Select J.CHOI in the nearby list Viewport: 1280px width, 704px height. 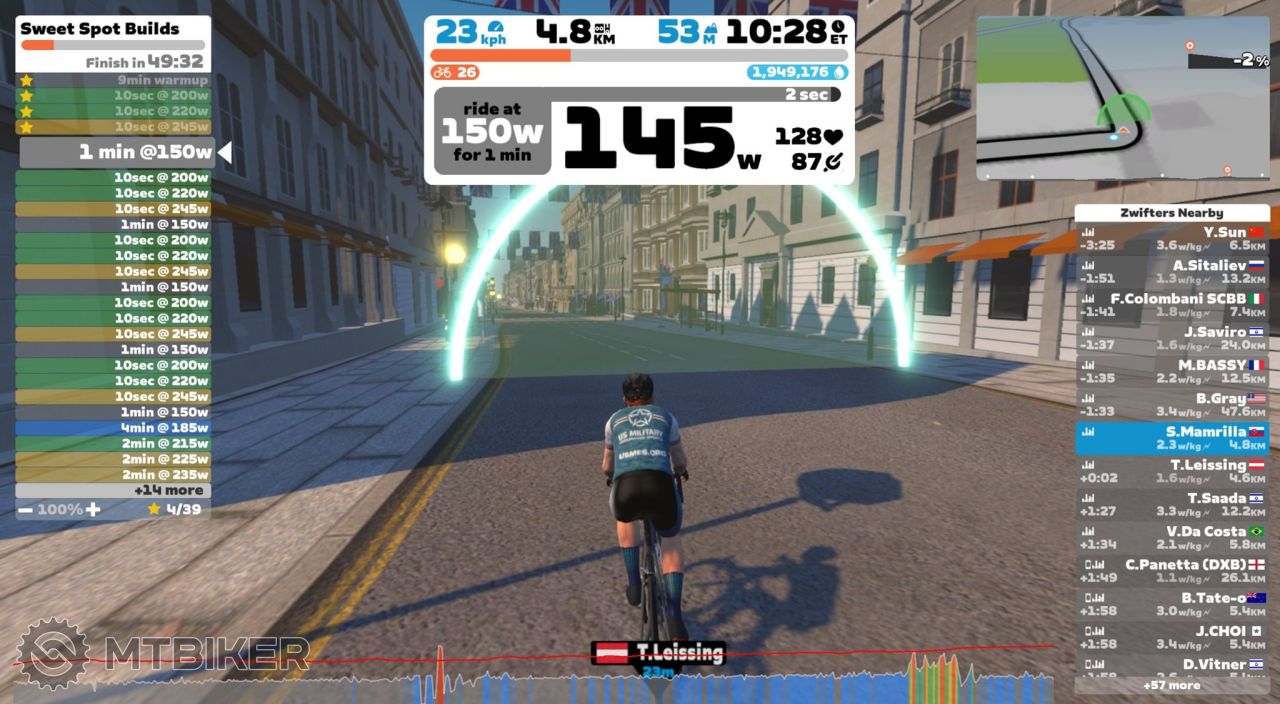[x=1172, y=637]
